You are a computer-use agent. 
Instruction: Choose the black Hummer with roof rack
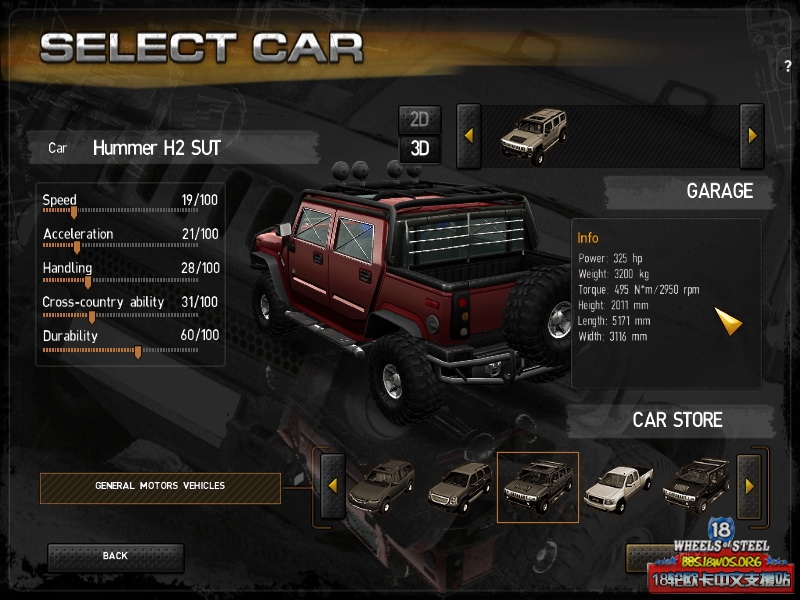click(x=695, y=487)
